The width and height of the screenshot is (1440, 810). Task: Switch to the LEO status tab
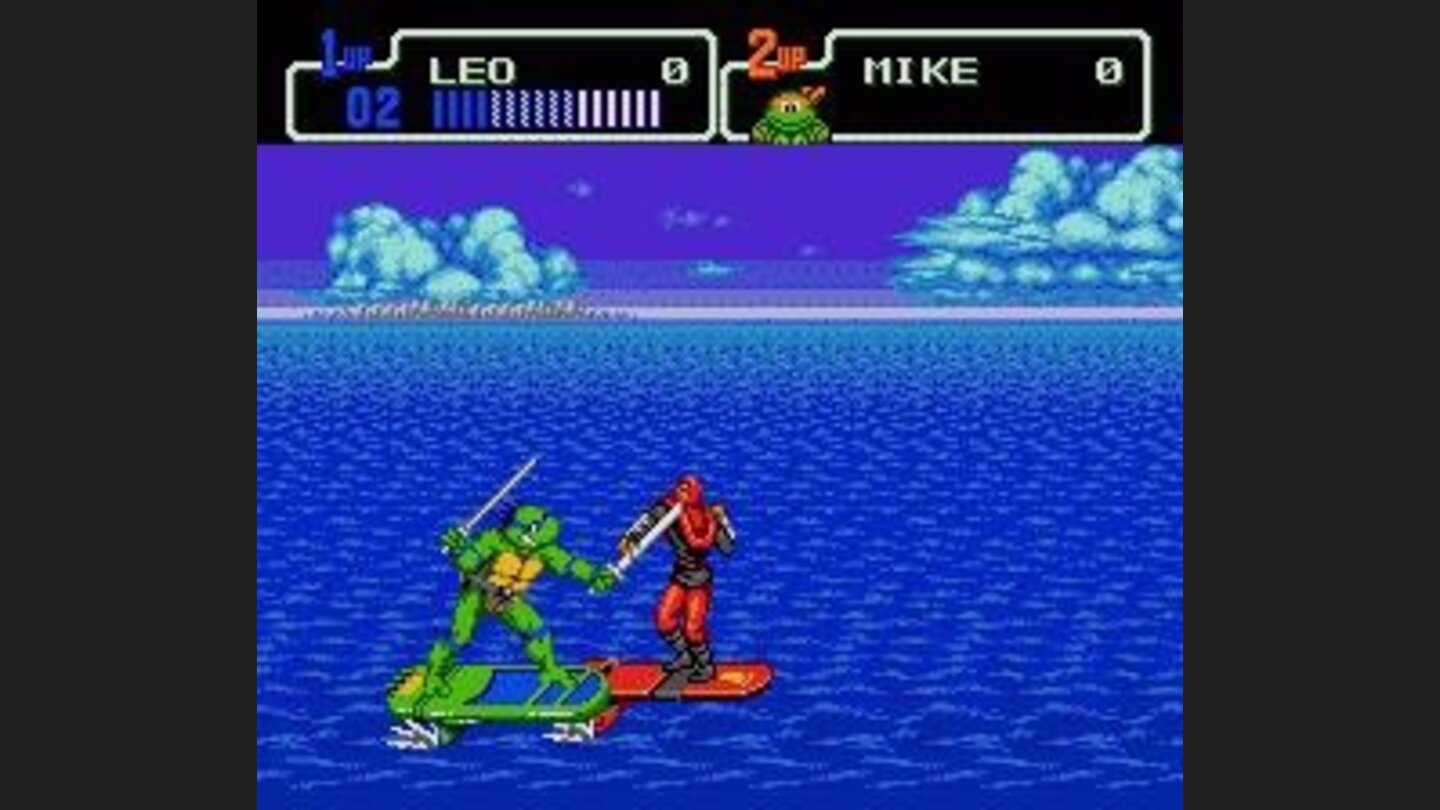point(470,68)
